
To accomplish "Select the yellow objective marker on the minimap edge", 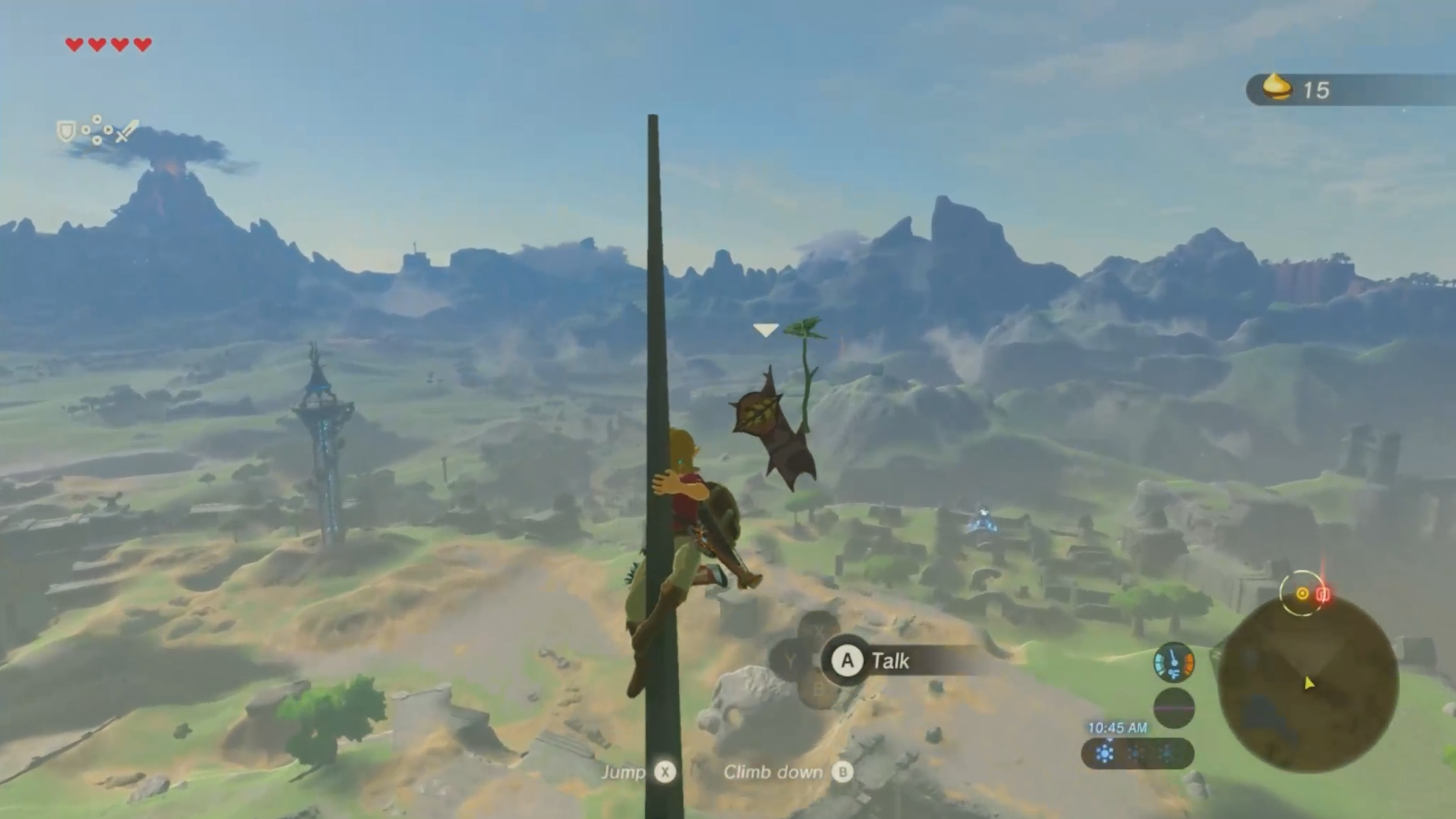I will pos(1302,593).
